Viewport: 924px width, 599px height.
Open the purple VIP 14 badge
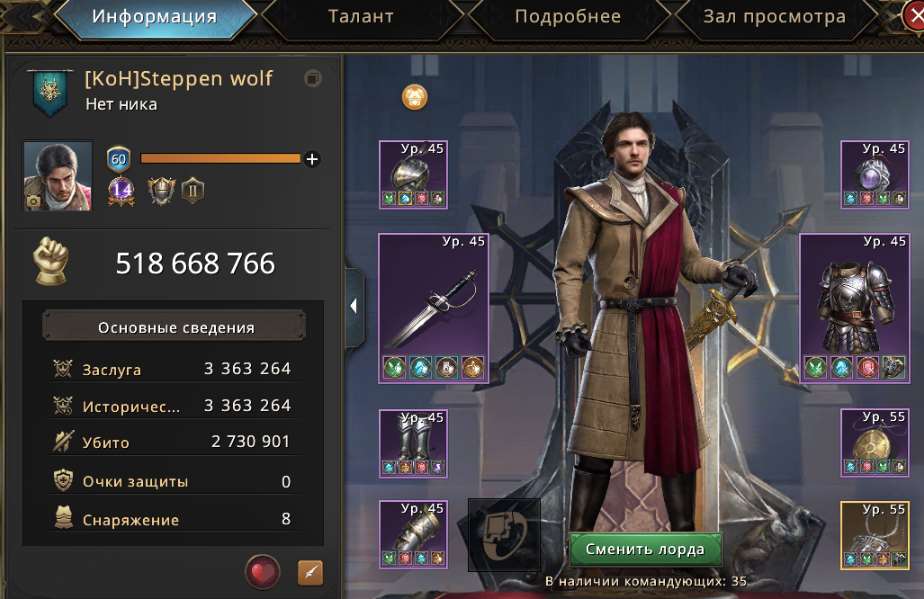121,190
